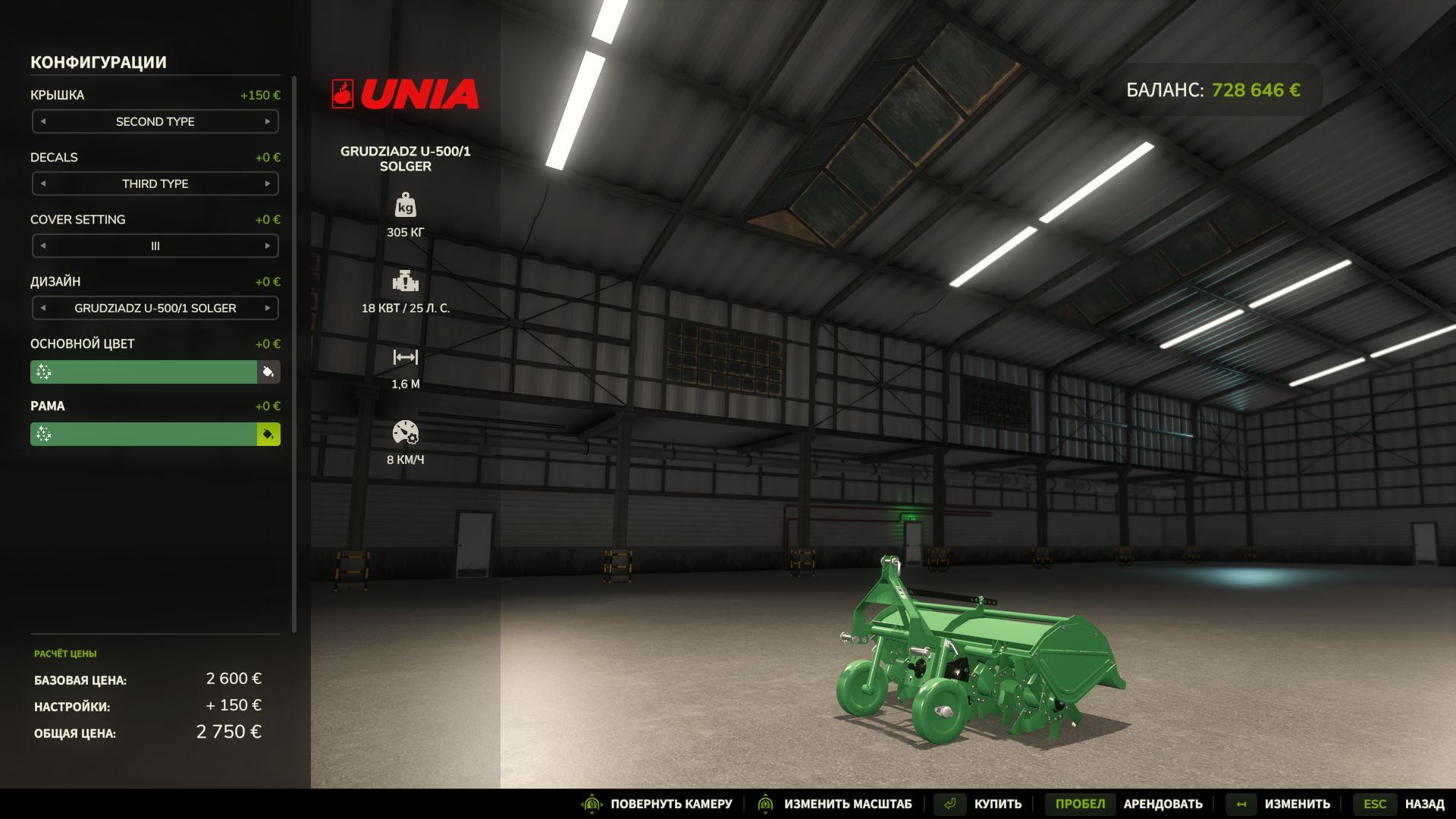Click the rotate camera icon near ПОВЕРНУТЬ КАМЕРУ
This screenshot has height=819, width=1456.
(x=591, y=804)
